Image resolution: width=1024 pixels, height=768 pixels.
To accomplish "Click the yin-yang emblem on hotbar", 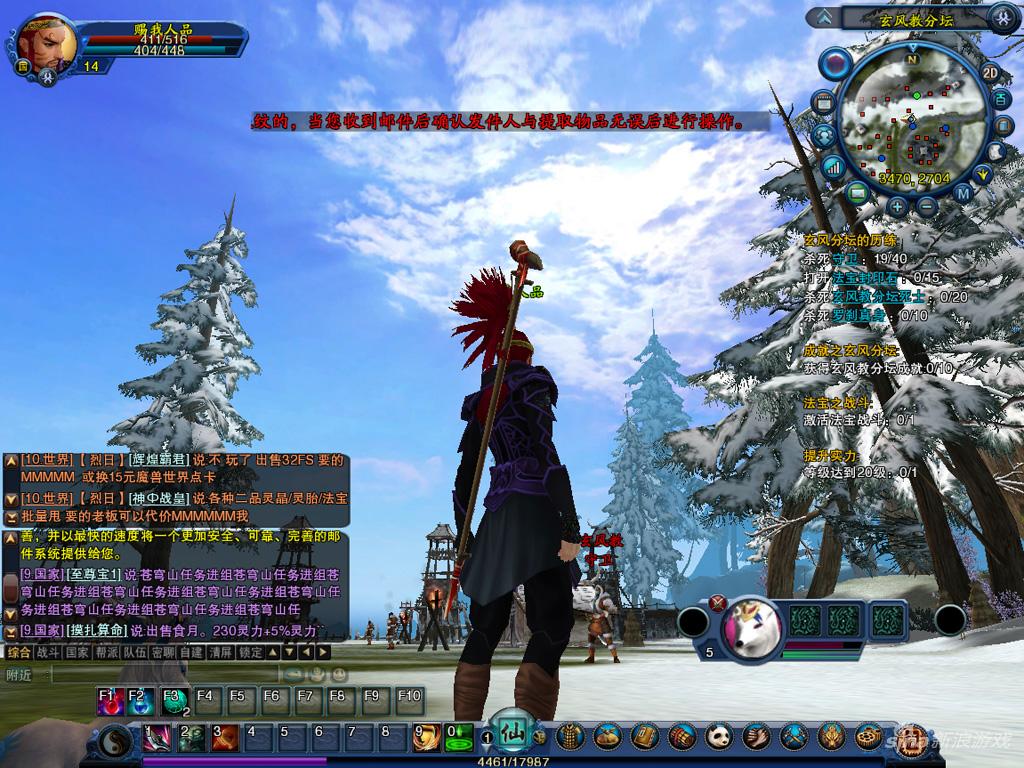I will point(114,744).
